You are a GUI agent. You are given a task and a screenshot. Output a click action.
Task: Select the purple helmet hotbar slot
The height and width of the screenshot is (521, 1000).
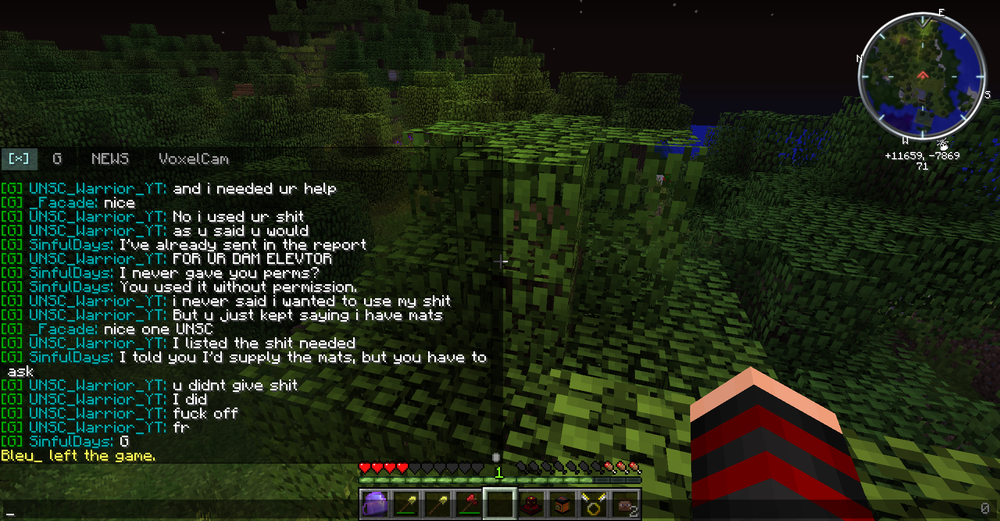click(x=373, y=505)
